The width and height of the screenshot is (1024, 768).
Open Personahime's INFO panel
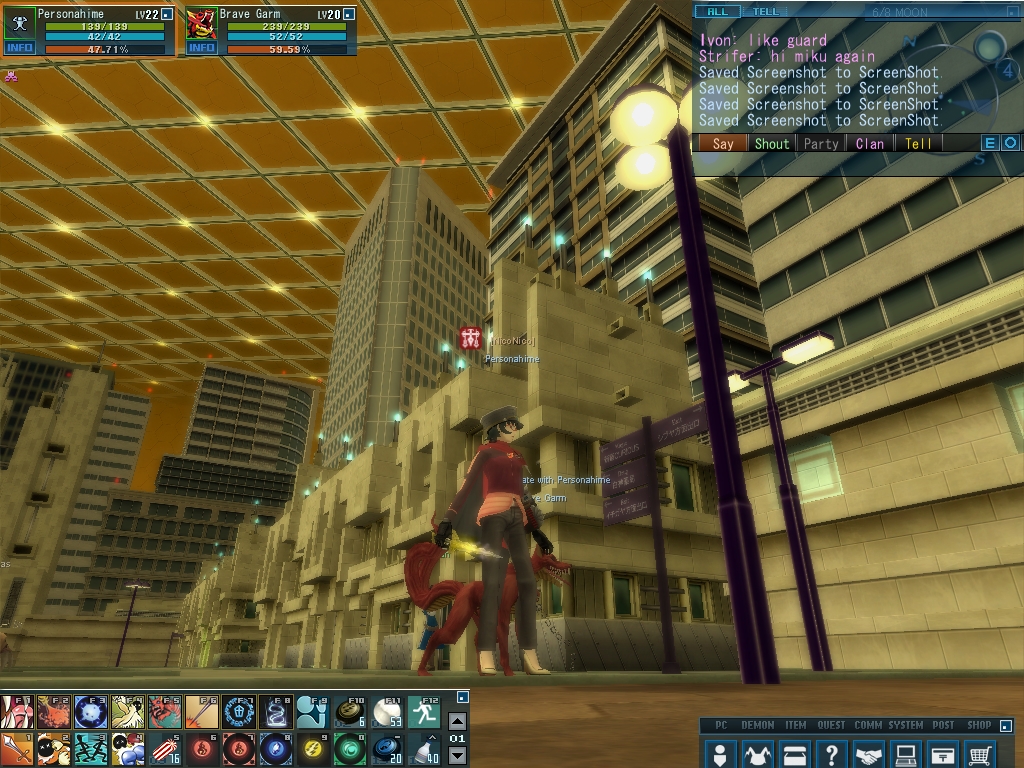[x=19, y=48]
